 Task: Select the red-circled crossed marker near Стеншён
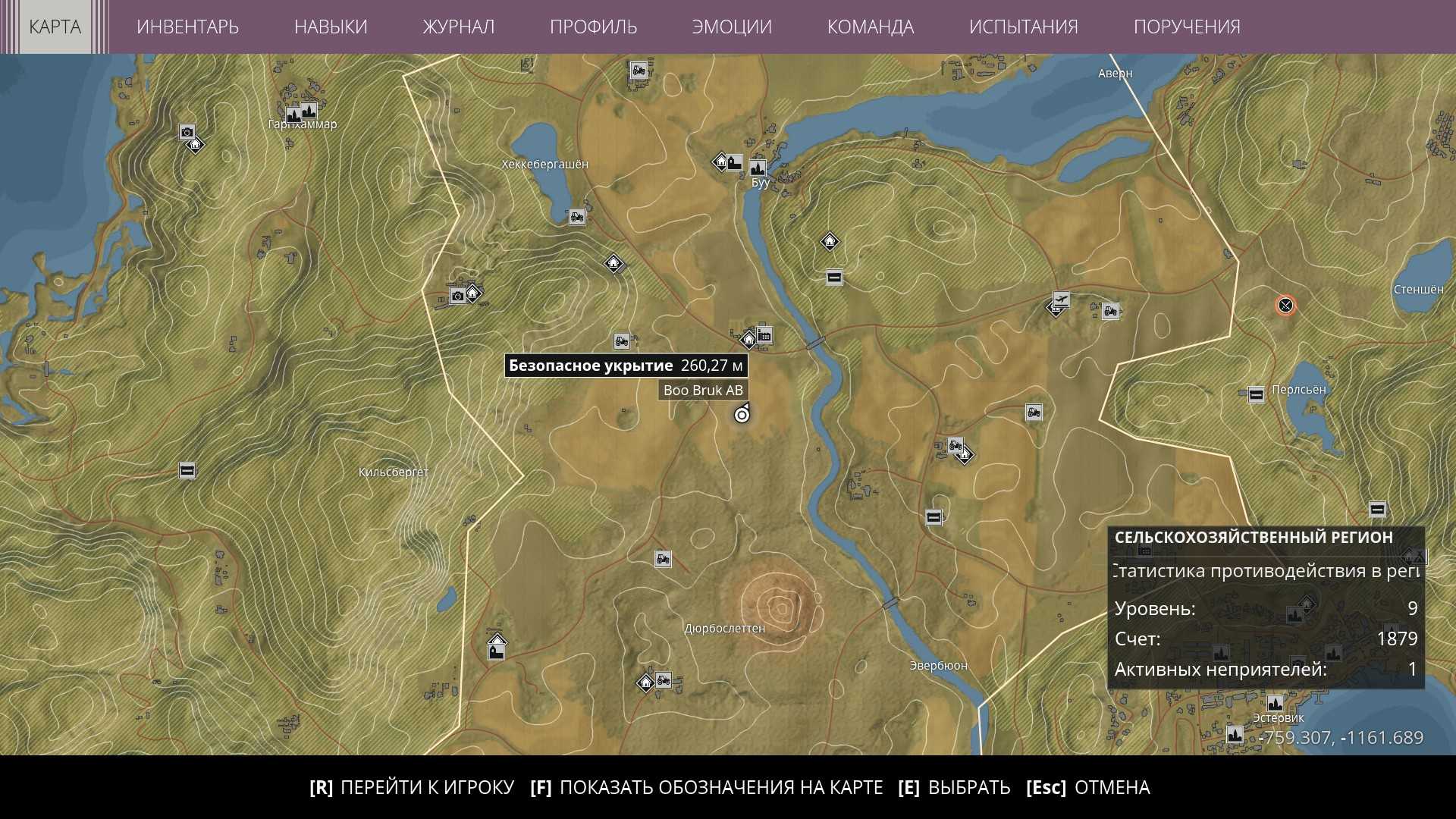point(1285,306)
